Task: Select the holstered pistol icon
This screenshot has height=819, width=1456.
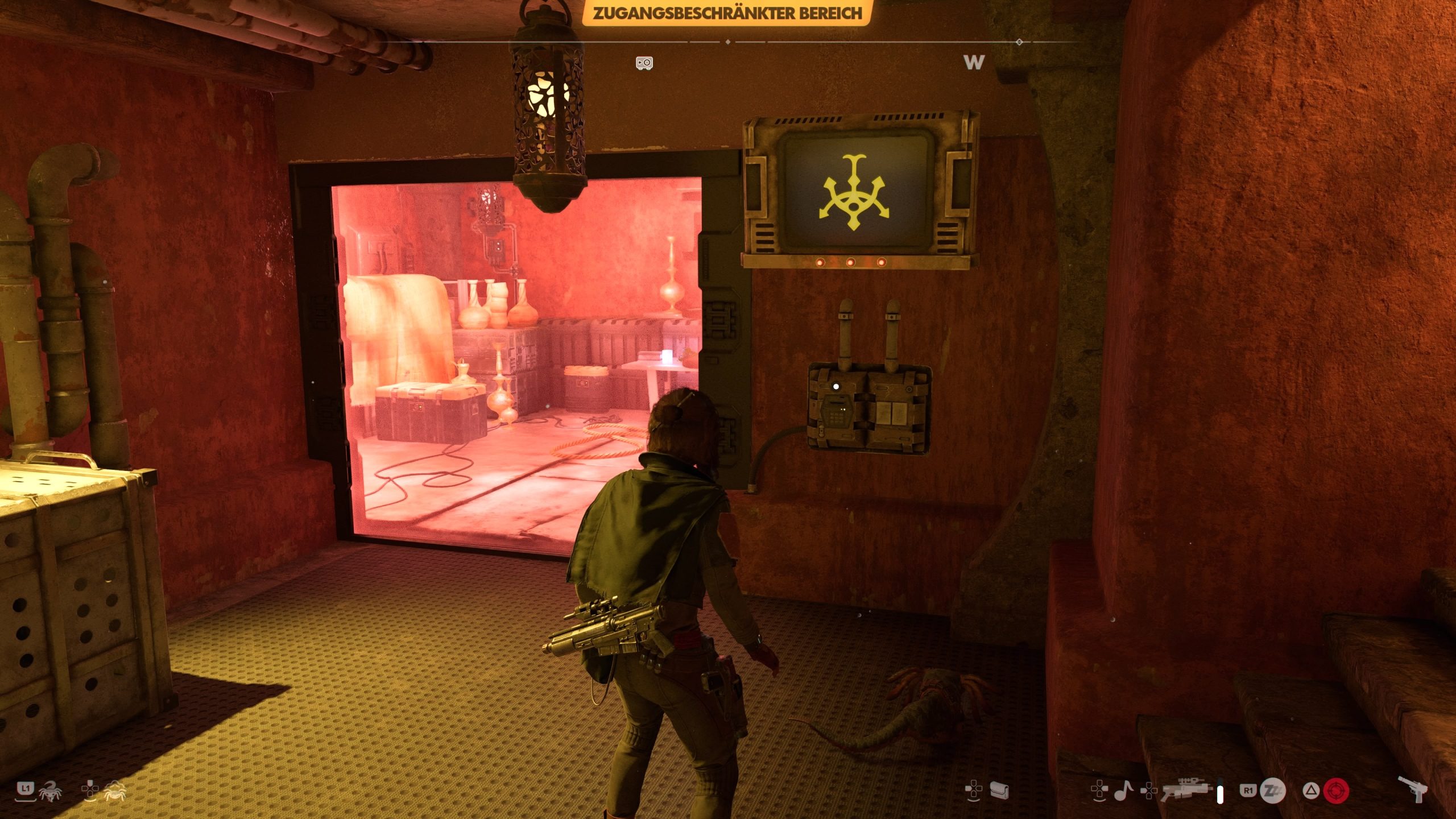Action: coord(1415,789)
